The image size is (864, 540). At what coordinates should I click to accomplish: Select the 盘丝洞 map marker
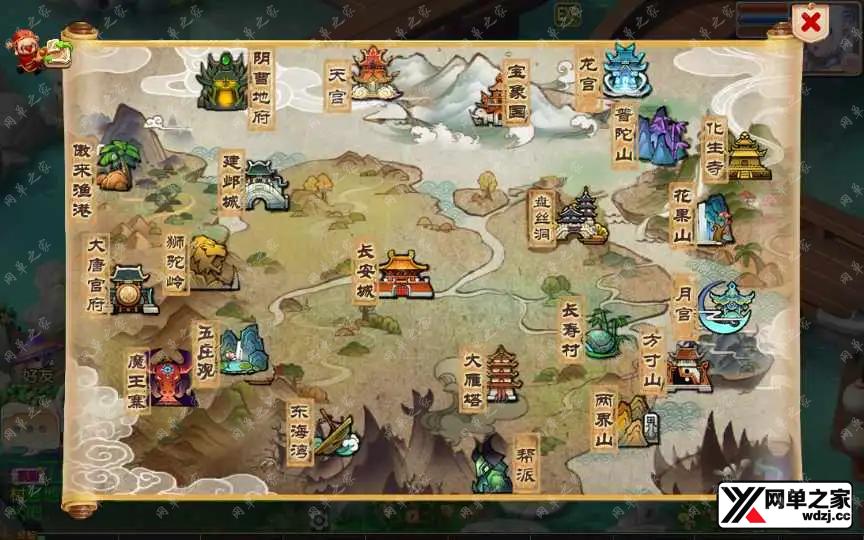point(582,216)
